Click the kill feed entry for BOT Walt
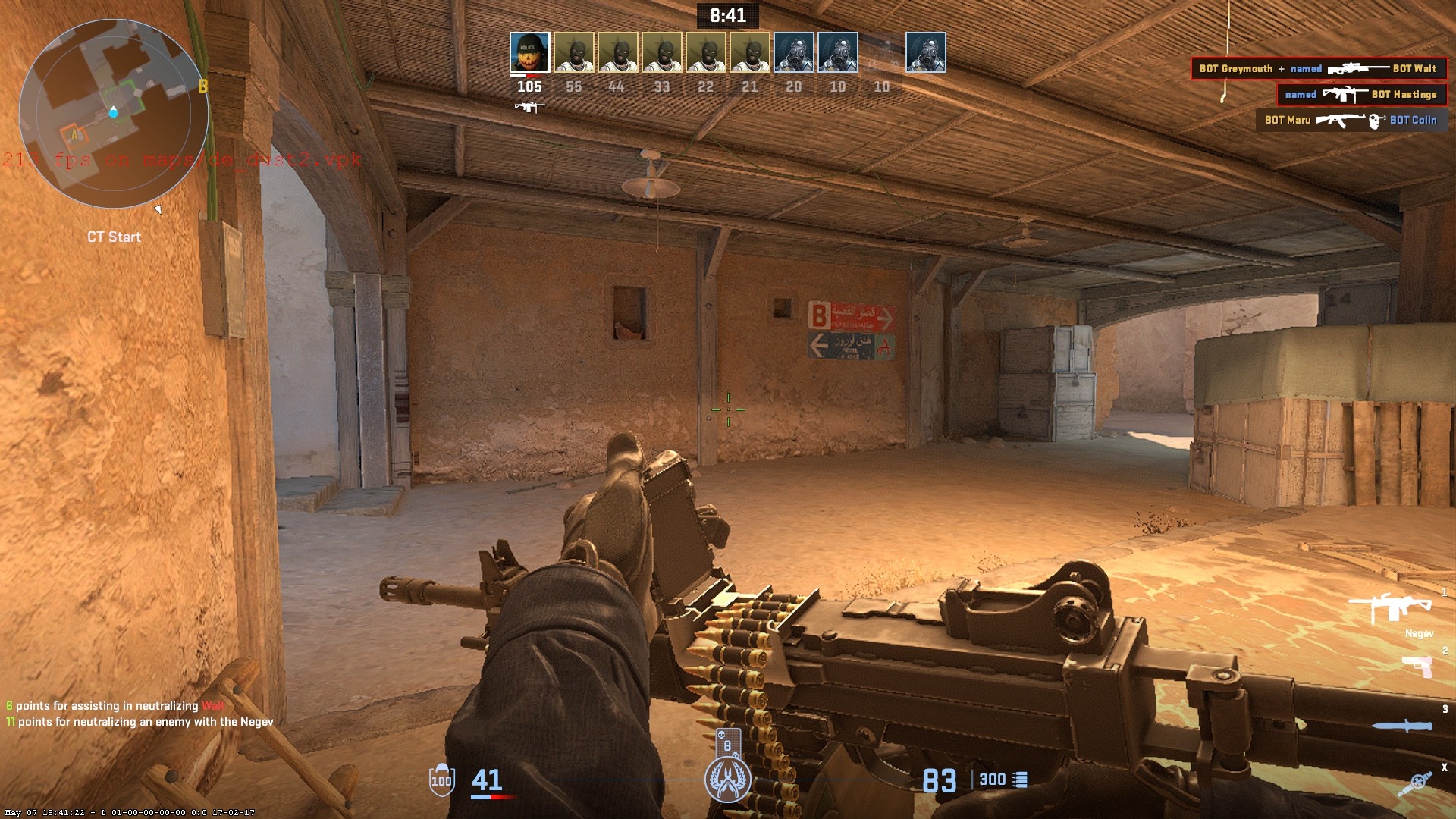The width and height of the screenshot is (1456, 819). (x=1318, y=69)
